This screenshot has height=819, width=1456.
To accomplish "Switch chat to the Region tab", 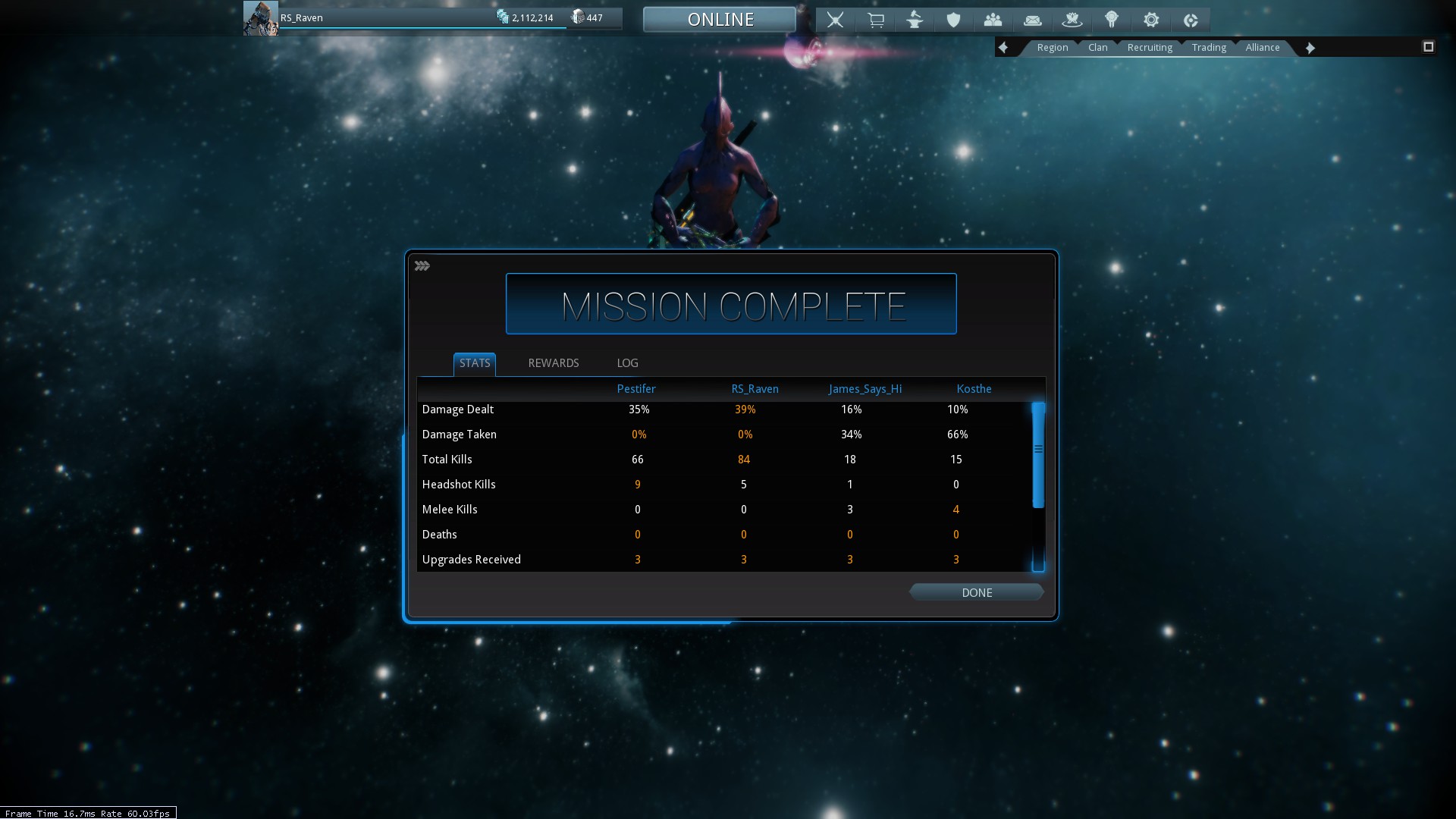I will 1052,47.
